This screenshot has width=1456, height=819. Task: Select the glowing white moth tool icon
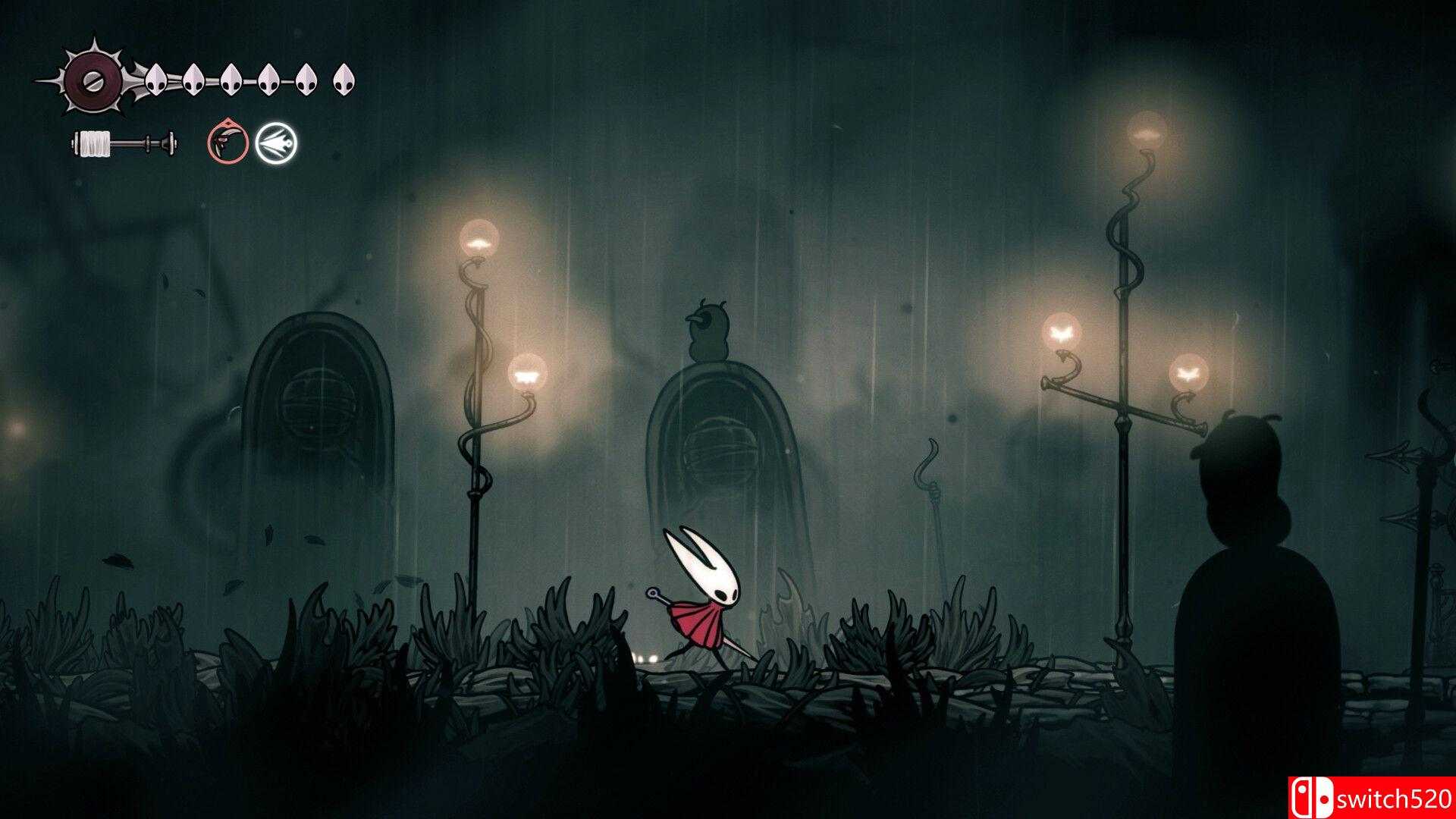275,142
